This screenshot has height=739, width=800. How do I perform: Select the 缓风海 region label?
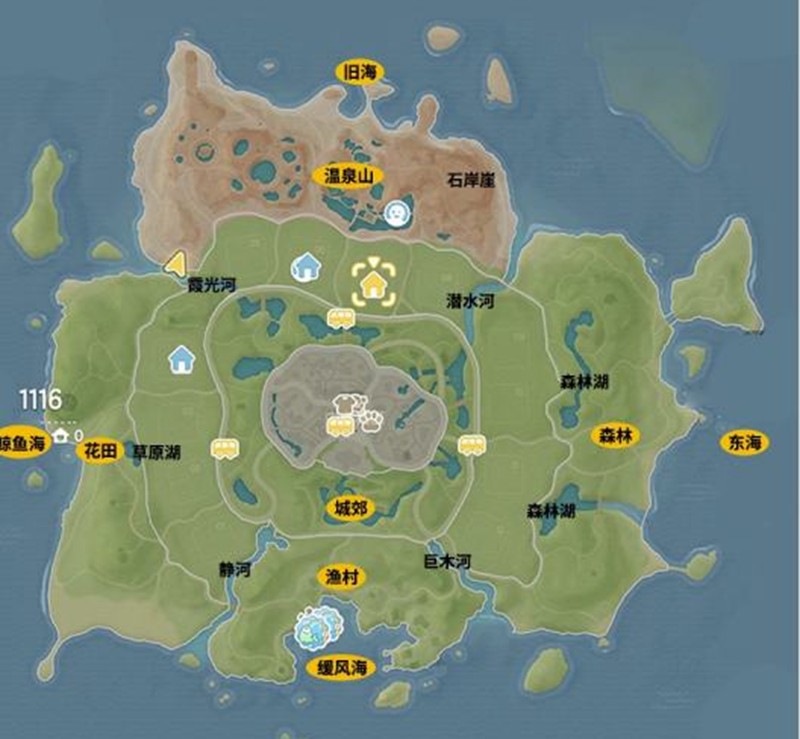click(x=338, y=667)
